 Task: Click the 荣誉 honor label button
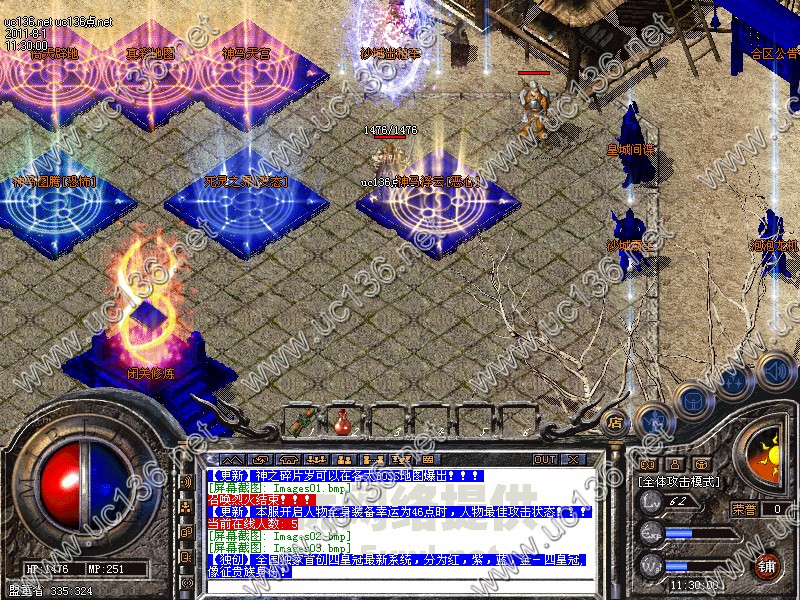pos(745,508)
